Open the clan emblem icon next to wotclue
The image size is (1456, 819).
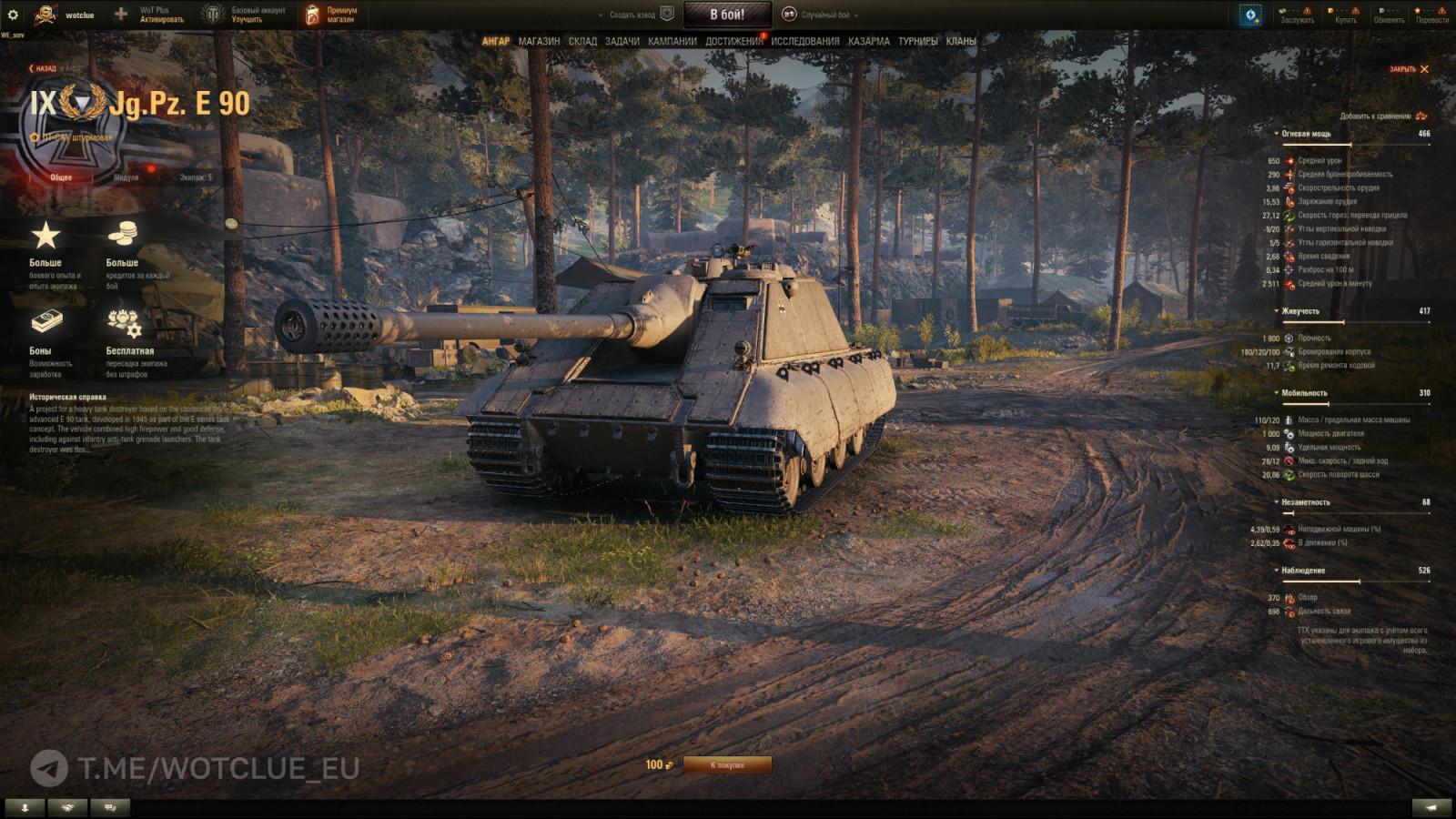coord(43,14)
